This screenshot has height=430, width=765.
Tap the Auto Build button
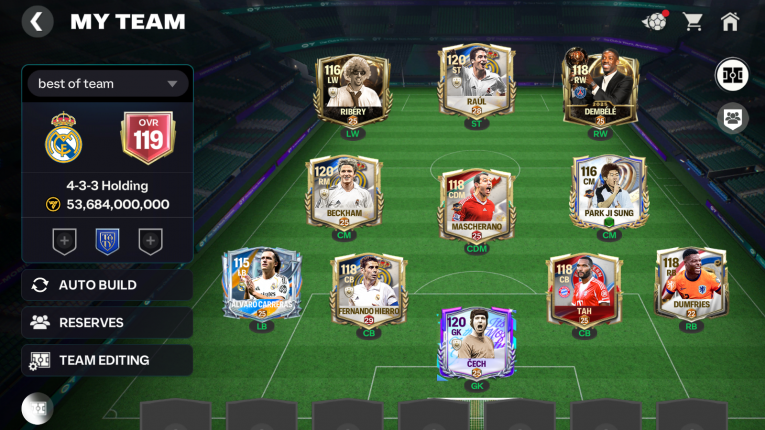point(107,285)
